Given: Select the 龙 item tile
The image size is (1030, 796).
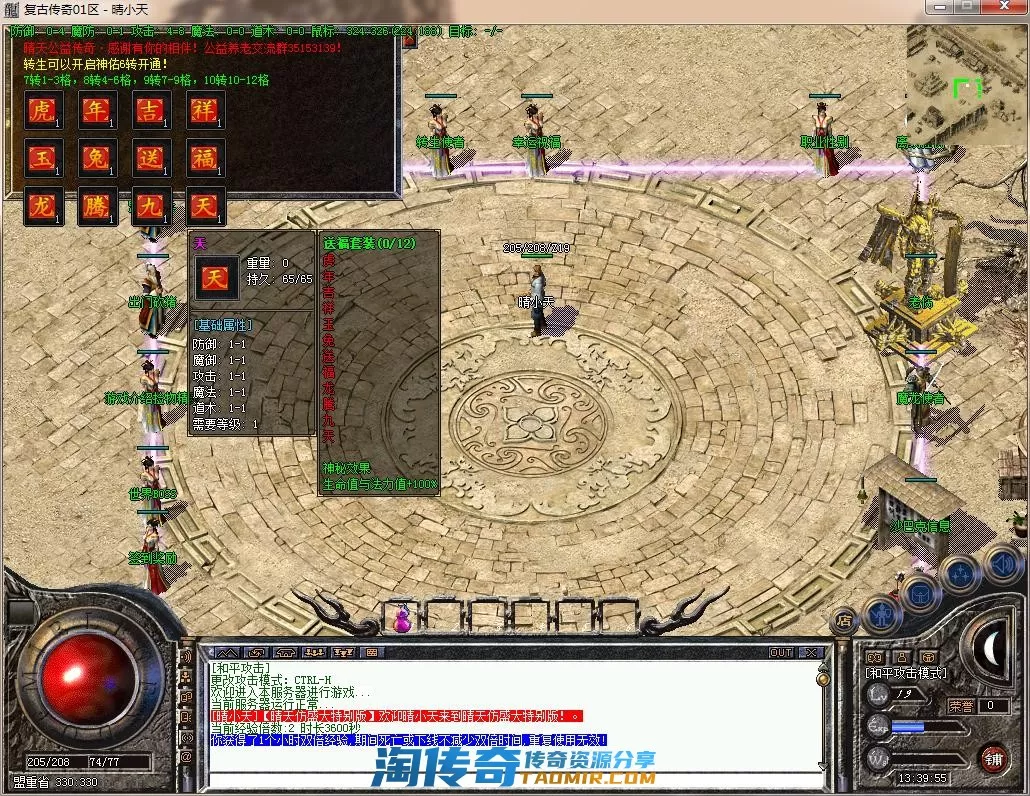Looking at the screenshot, I should coord(43,207).
